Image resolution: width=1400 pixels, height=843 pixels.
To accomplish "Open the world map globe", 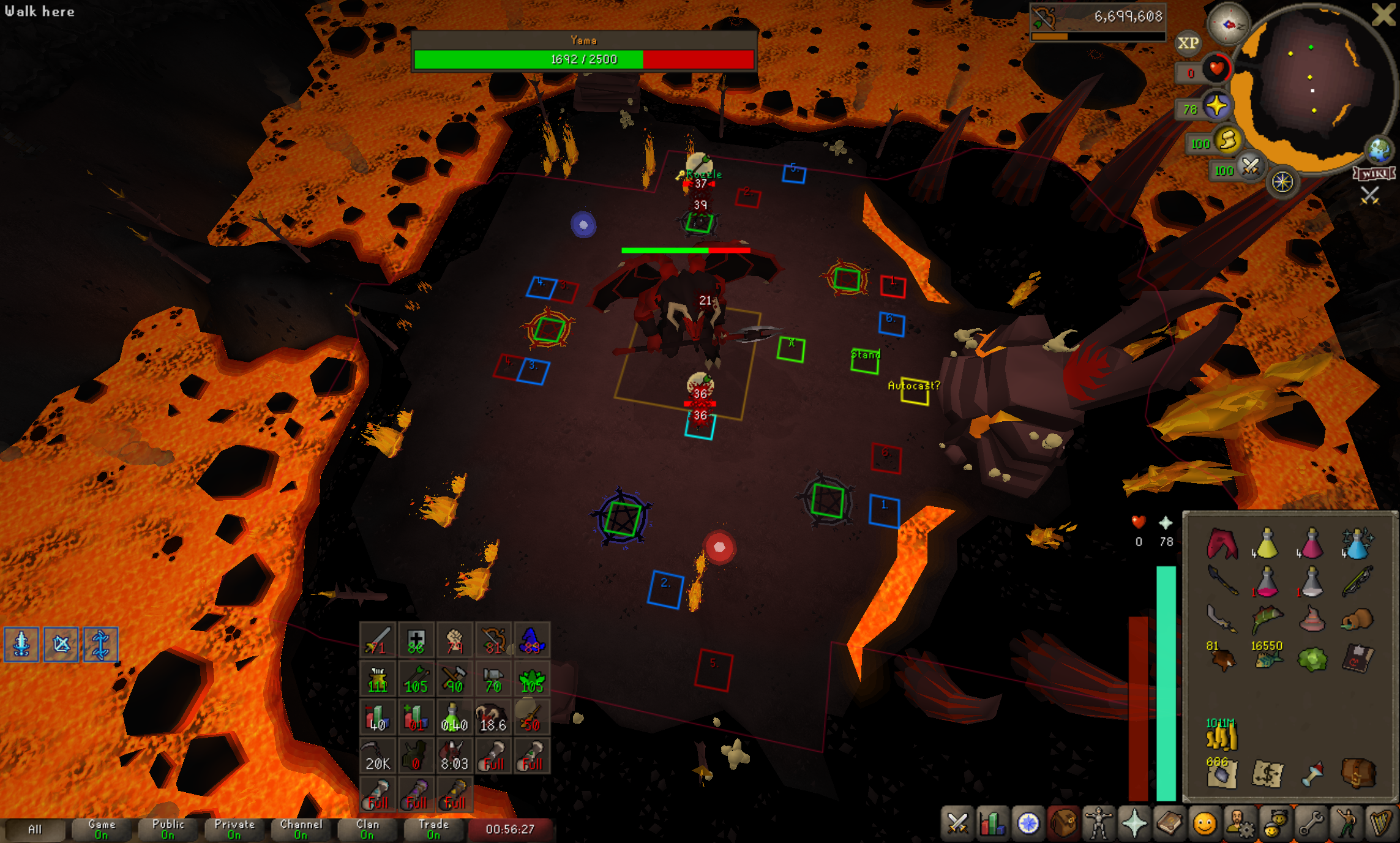I will click(1379, 149).
